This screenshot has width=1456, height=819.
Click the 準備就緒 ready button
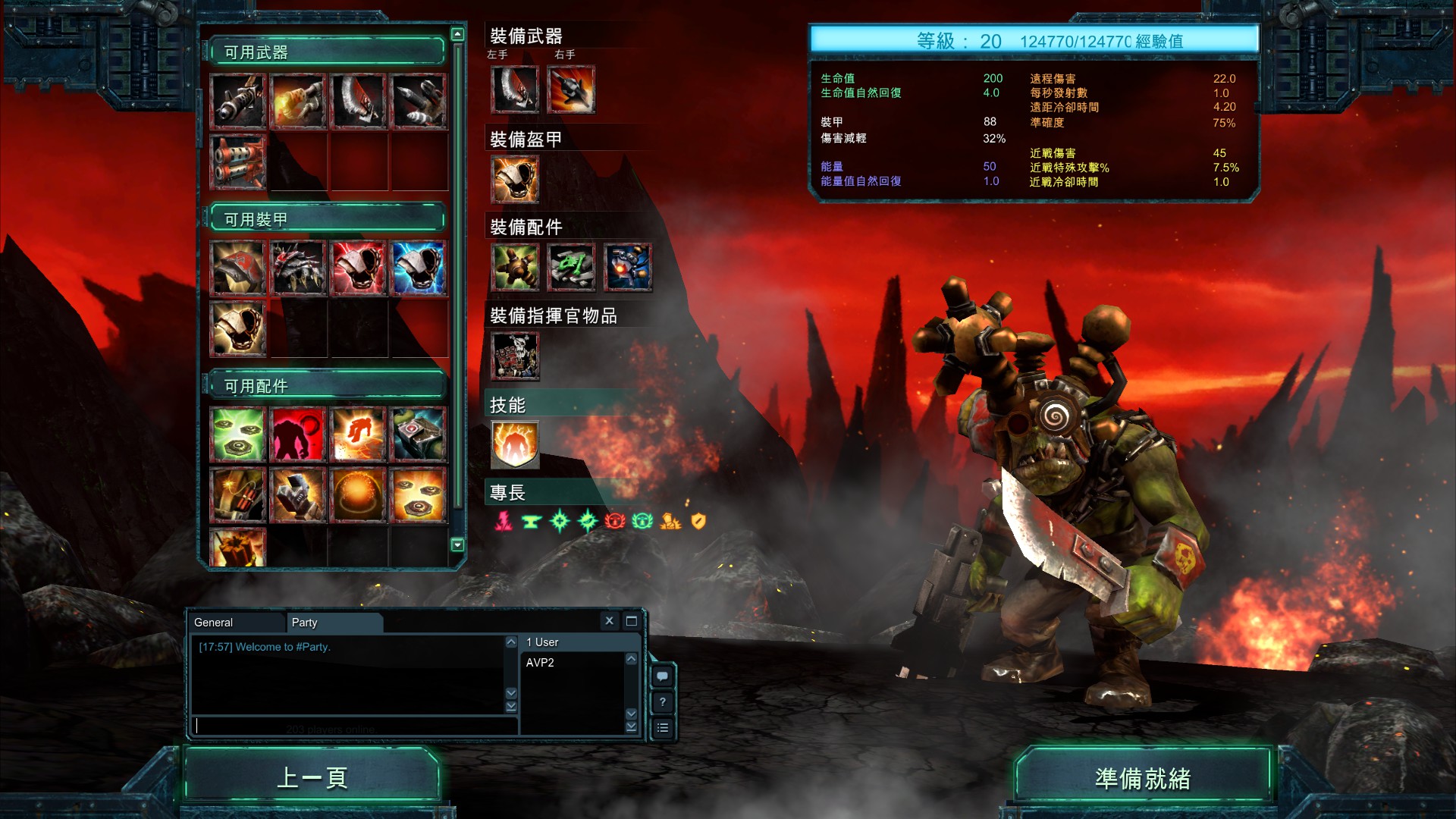pos(1142,778)
